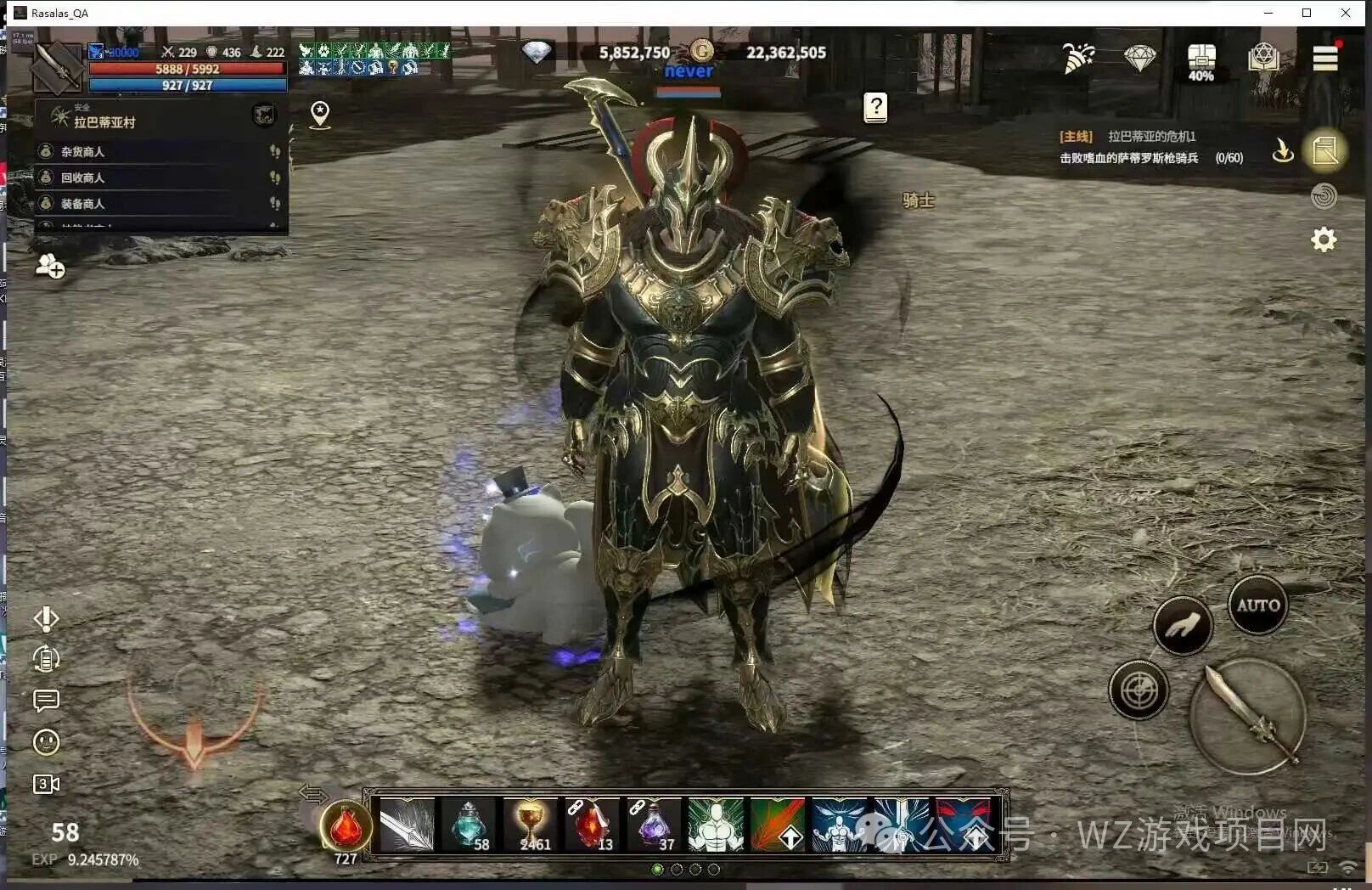The width and height of the screenshot is (1372, 890).
Task: Click the map location pin icon
Action: 320,114
